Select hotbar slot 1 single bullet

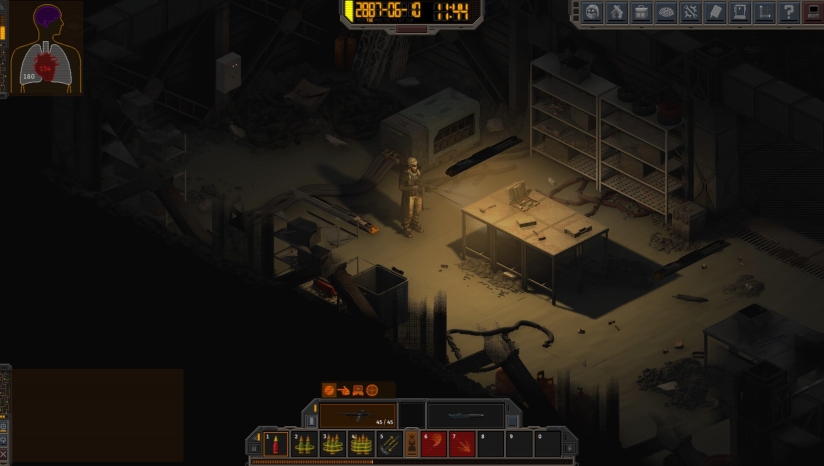[277, 444]
